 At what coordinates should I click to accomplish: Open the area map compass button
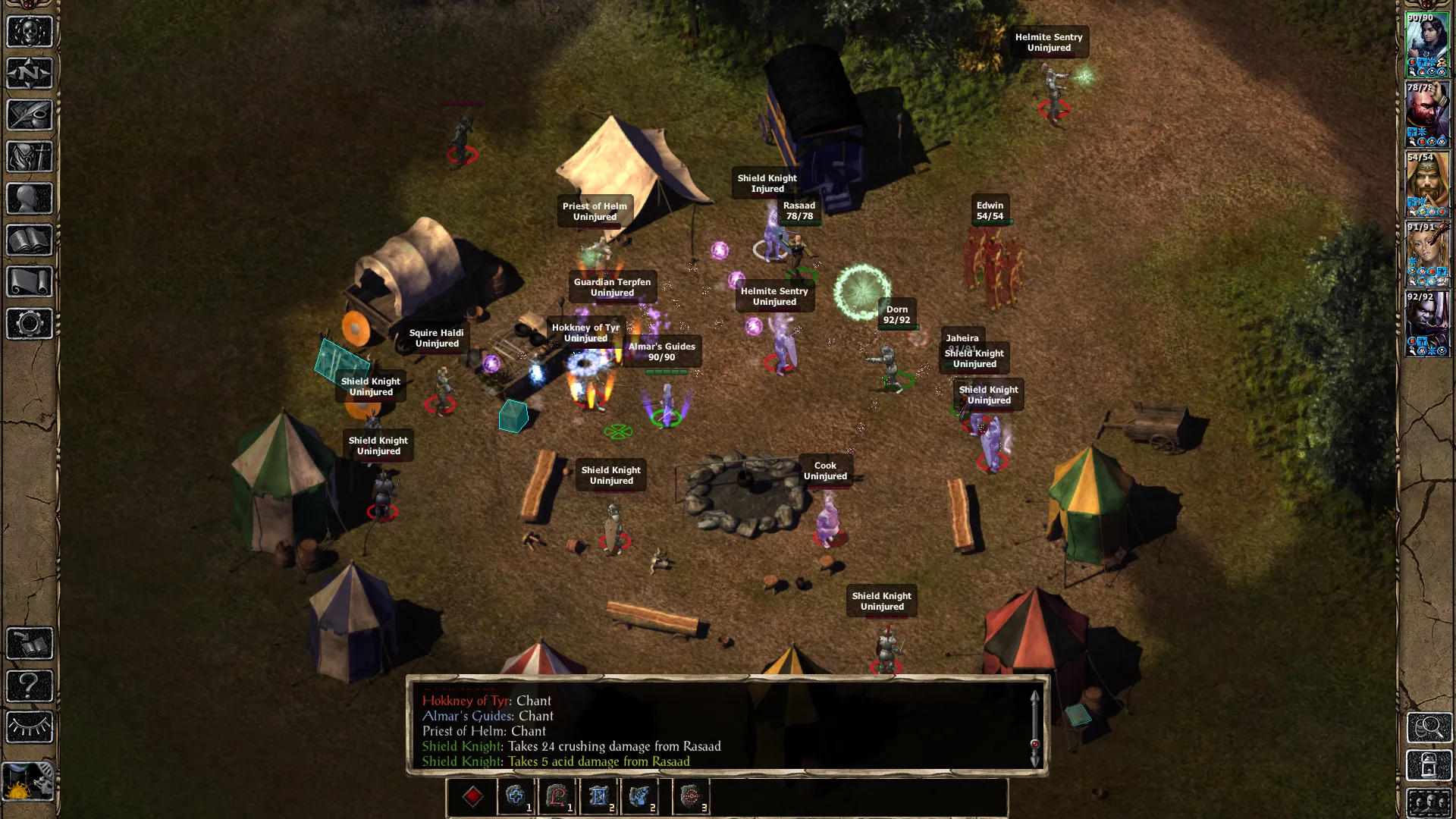pyautogui.click(x=30, y=74)
